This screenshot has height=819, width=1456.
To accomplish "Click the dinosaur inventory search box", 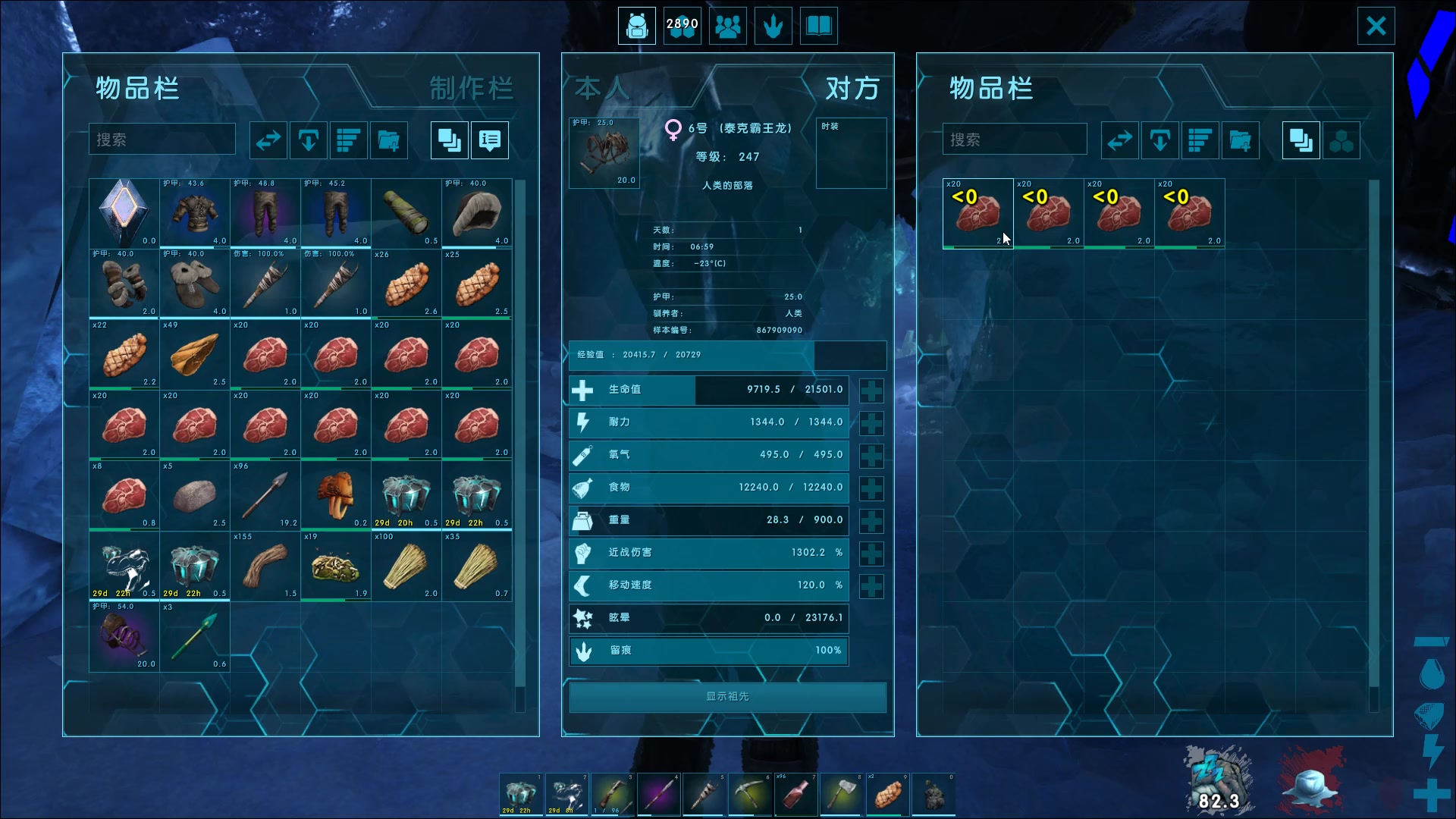I will click(x=1014, y=140).
